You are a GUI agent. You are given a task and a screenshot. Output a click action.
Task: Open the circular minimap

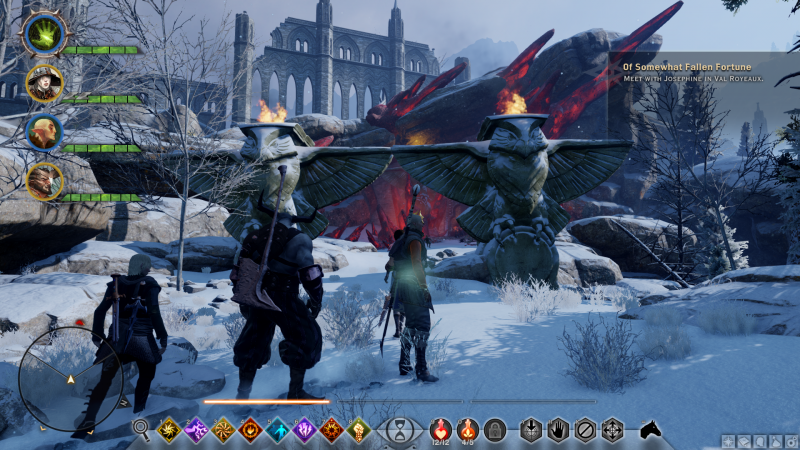point(70,379)
